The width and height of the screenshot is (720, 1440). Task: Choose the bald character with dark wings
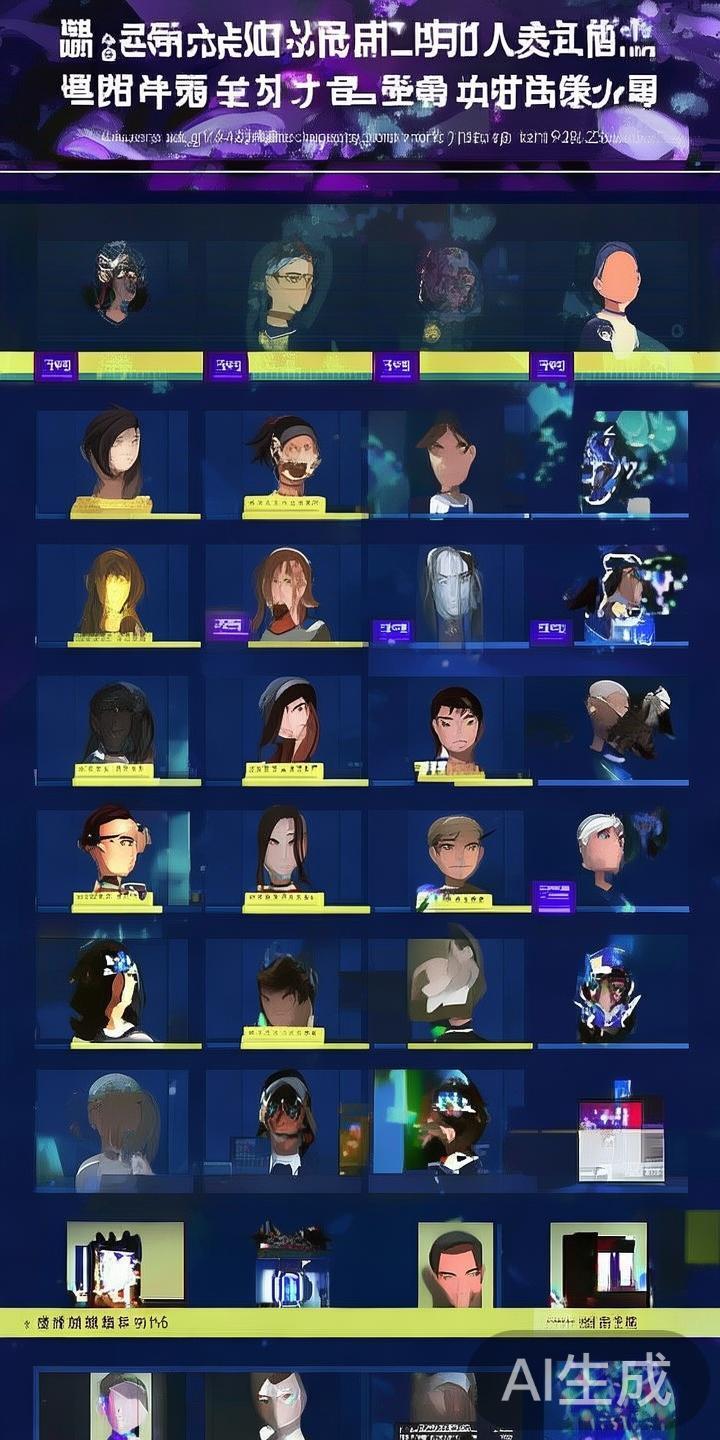point(626,718)
